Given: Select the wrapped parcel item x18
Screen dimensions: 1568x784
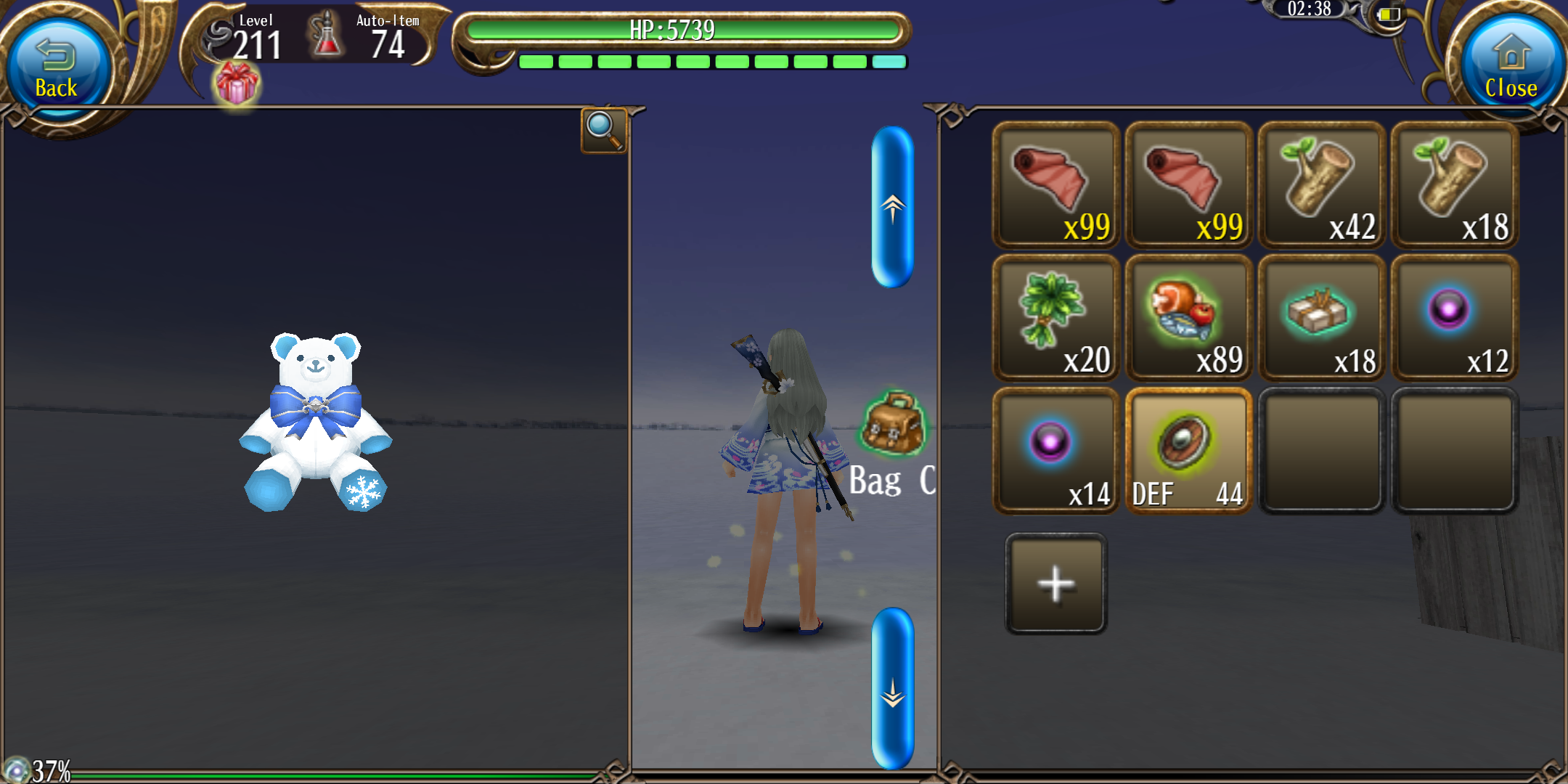Looking at the screenshot, I should 1321,318.
